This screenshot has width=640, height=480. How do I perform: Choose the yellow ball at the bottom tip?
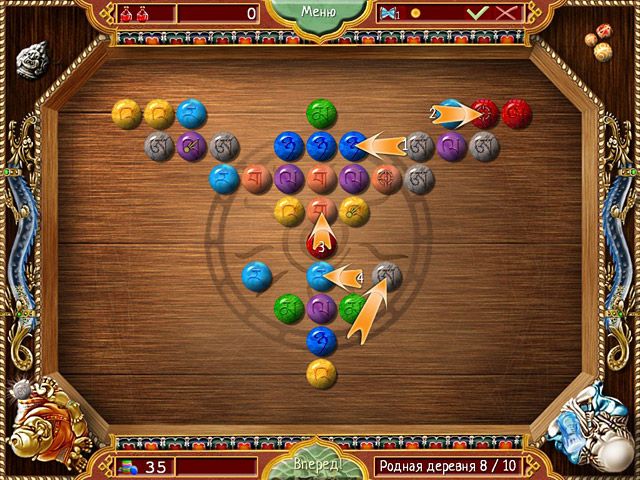pos(320,372)
